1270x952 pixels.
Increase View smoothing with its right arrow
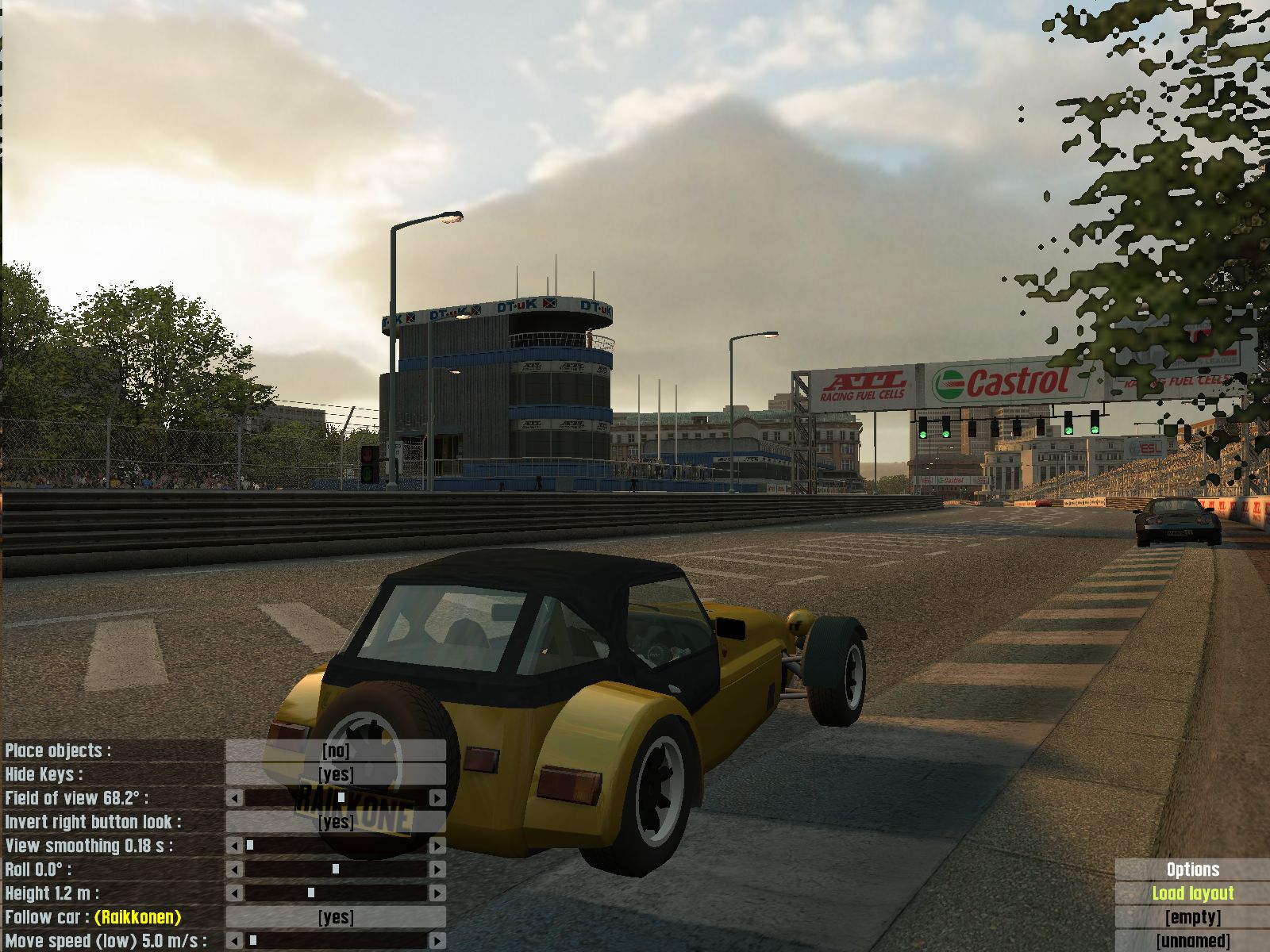click(x=437, y=846)
